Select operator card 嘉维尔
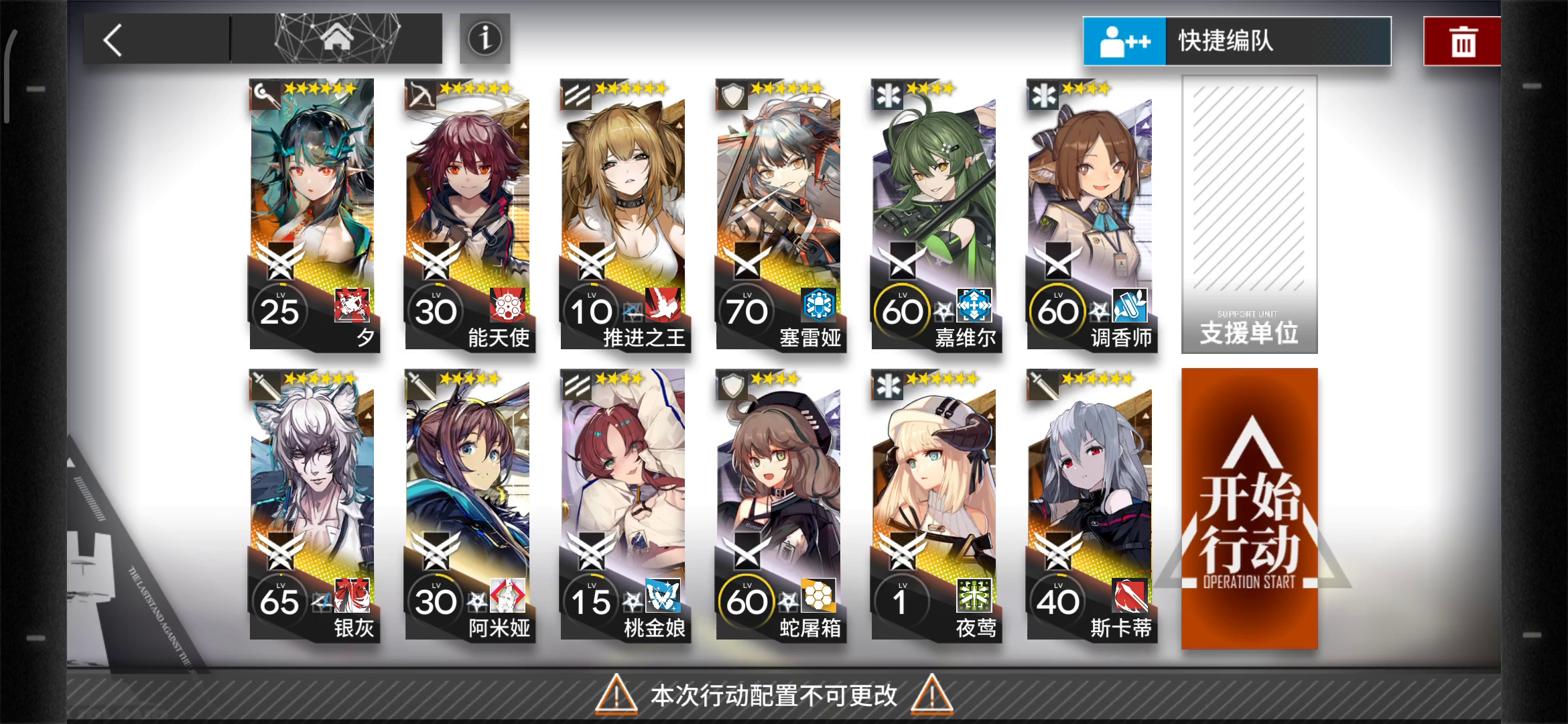1568x724 pixels. [x=935, y=215]
